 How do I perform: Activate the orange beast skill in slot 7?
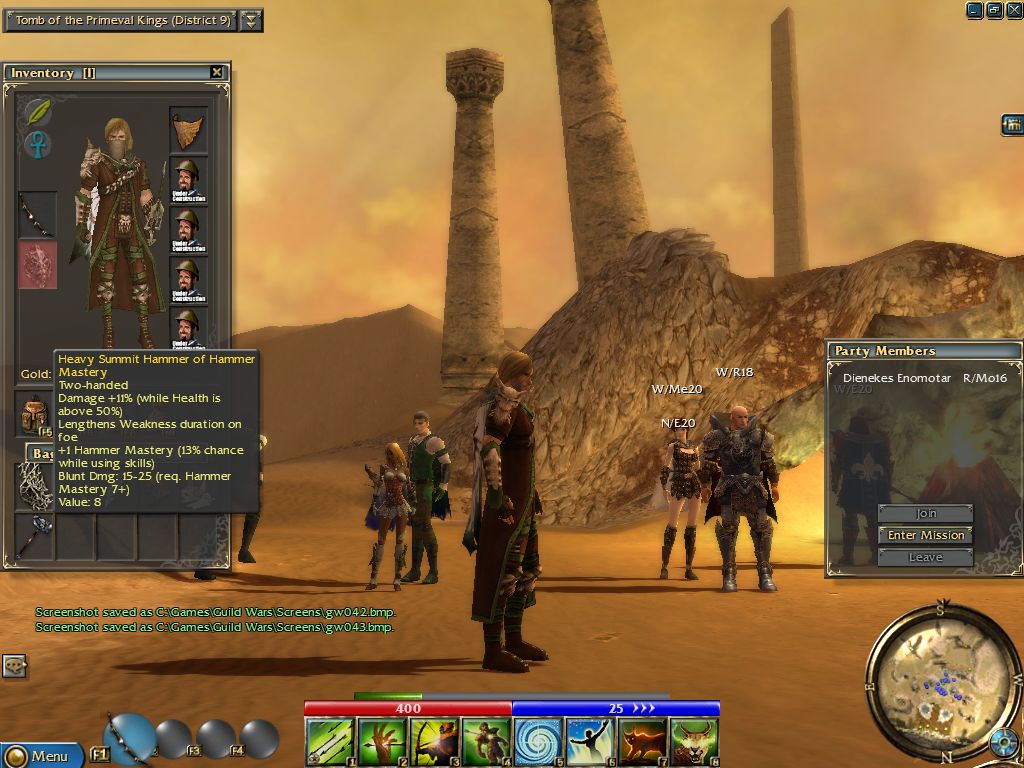tap(642, 742)
